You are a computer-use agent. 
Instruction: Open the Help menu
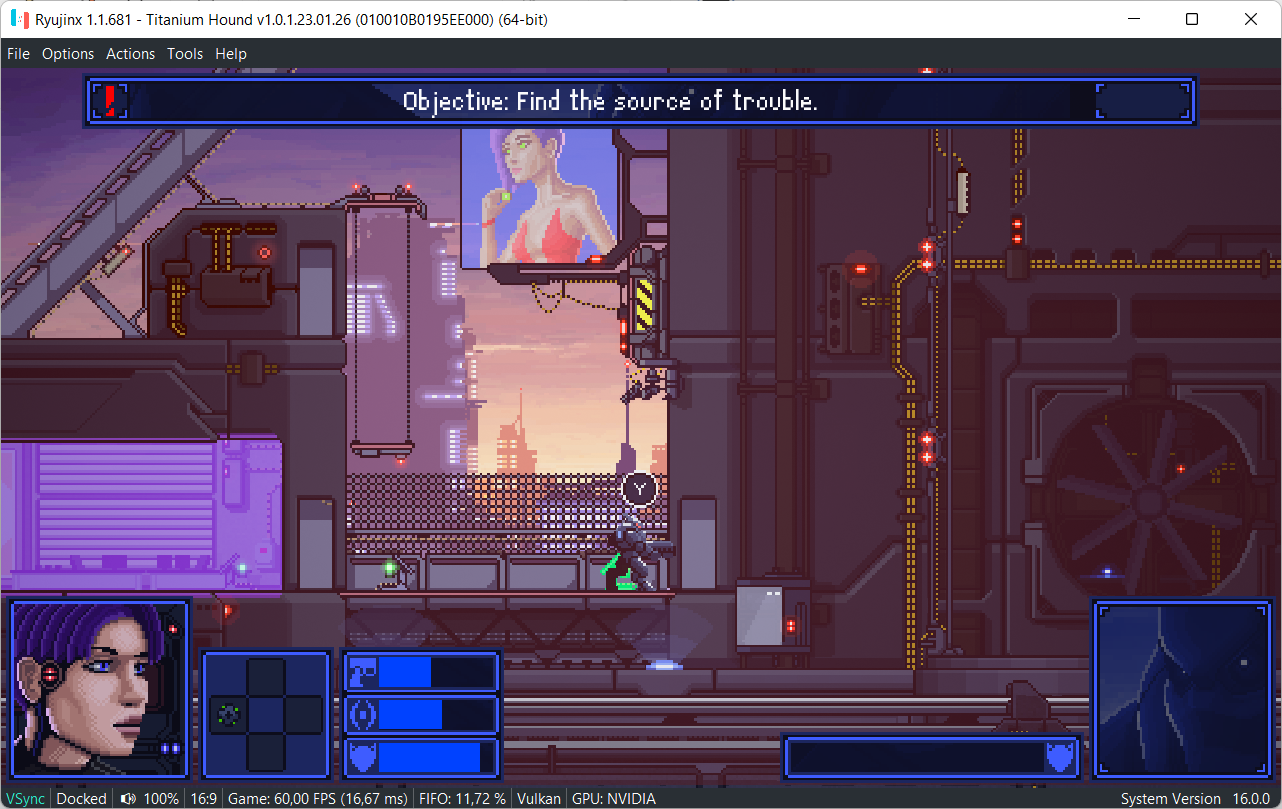click(x=230, y=53)
